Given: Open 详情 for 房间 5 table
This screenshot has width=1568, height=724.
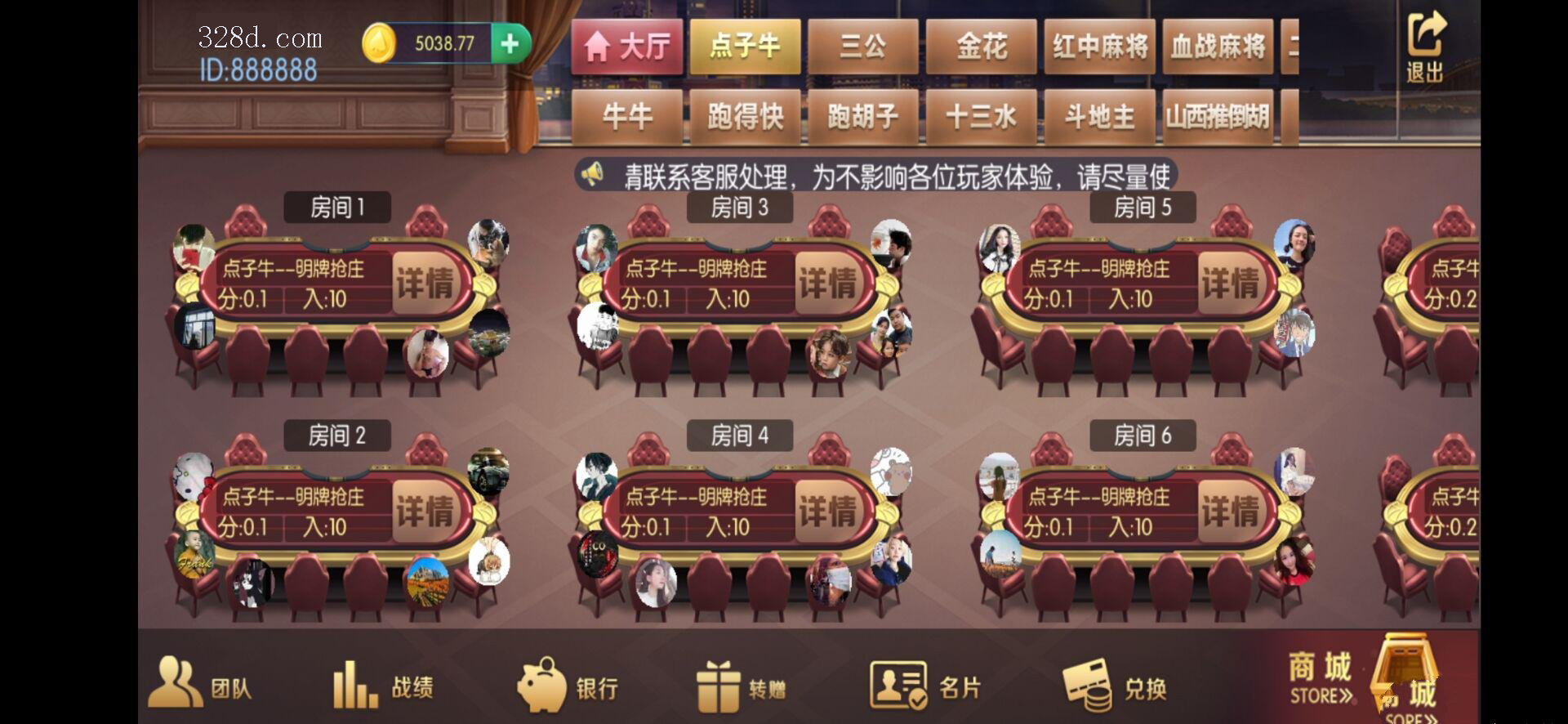Looking at the screenshot, I should pos(1230,284).
